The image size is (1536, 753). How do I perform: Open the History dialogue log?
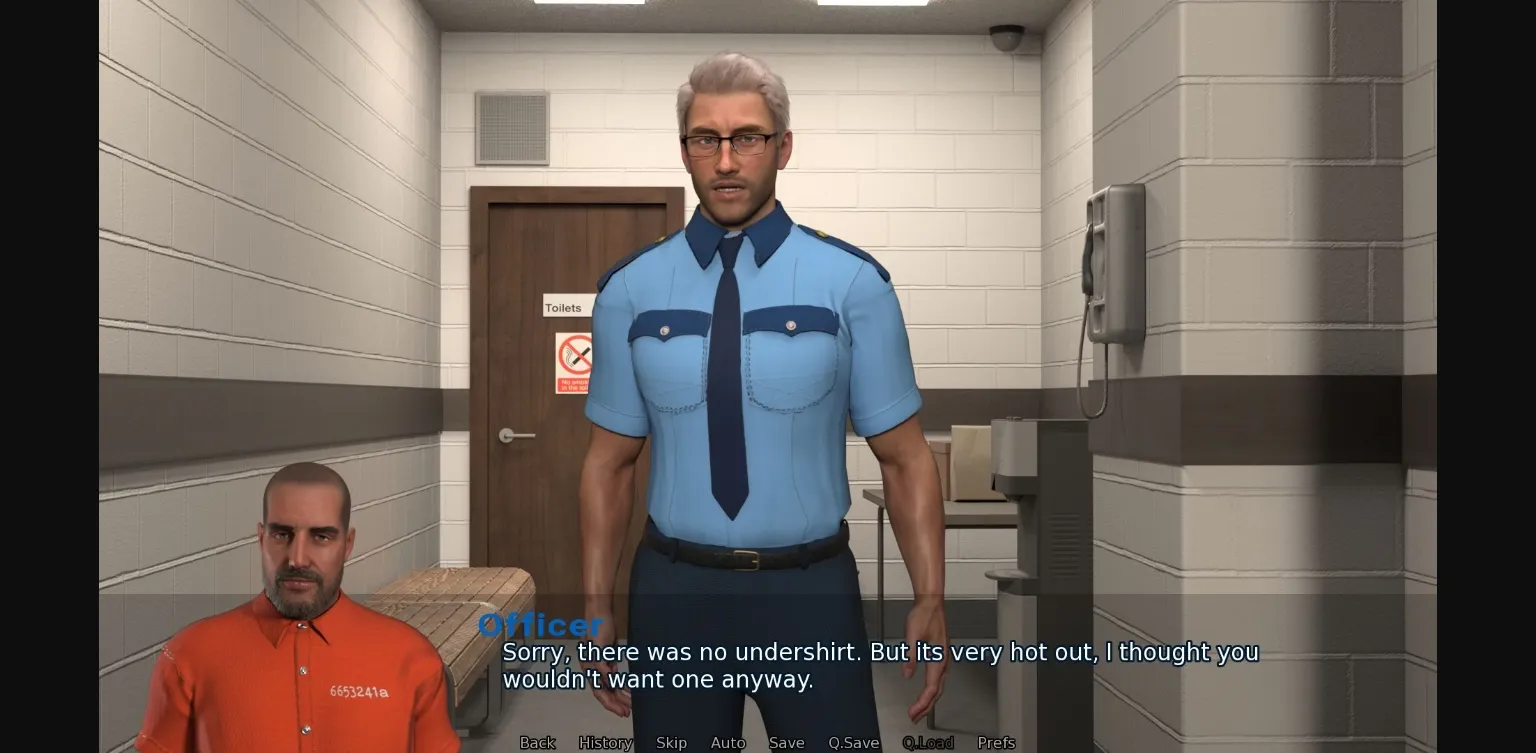[x=605, y=743]
